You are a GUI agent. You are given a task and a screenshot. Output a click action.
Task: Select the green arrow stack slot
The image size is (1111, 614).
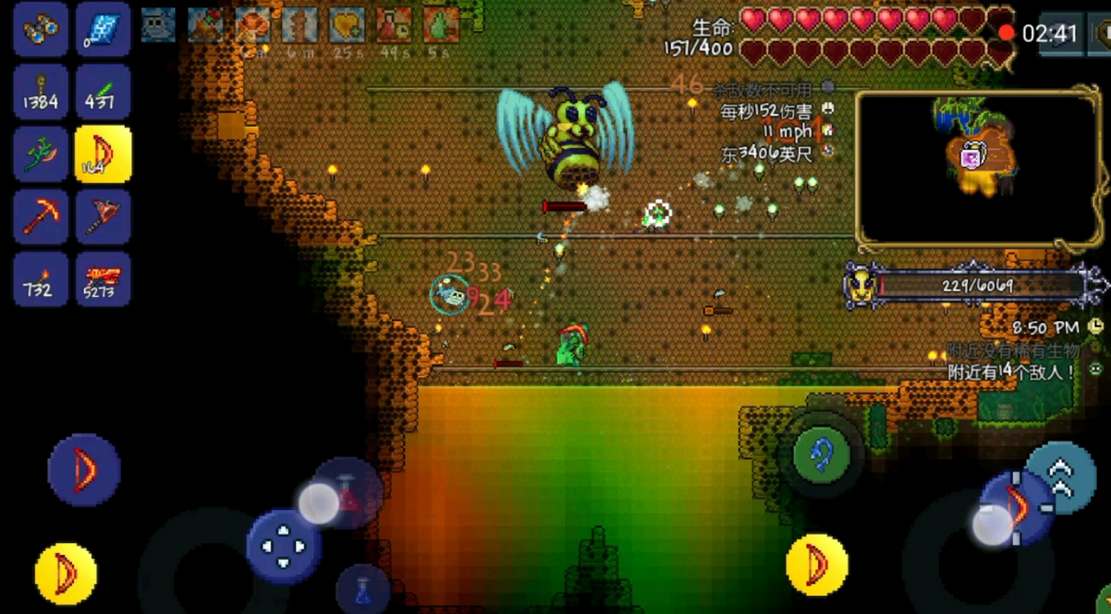103,92
